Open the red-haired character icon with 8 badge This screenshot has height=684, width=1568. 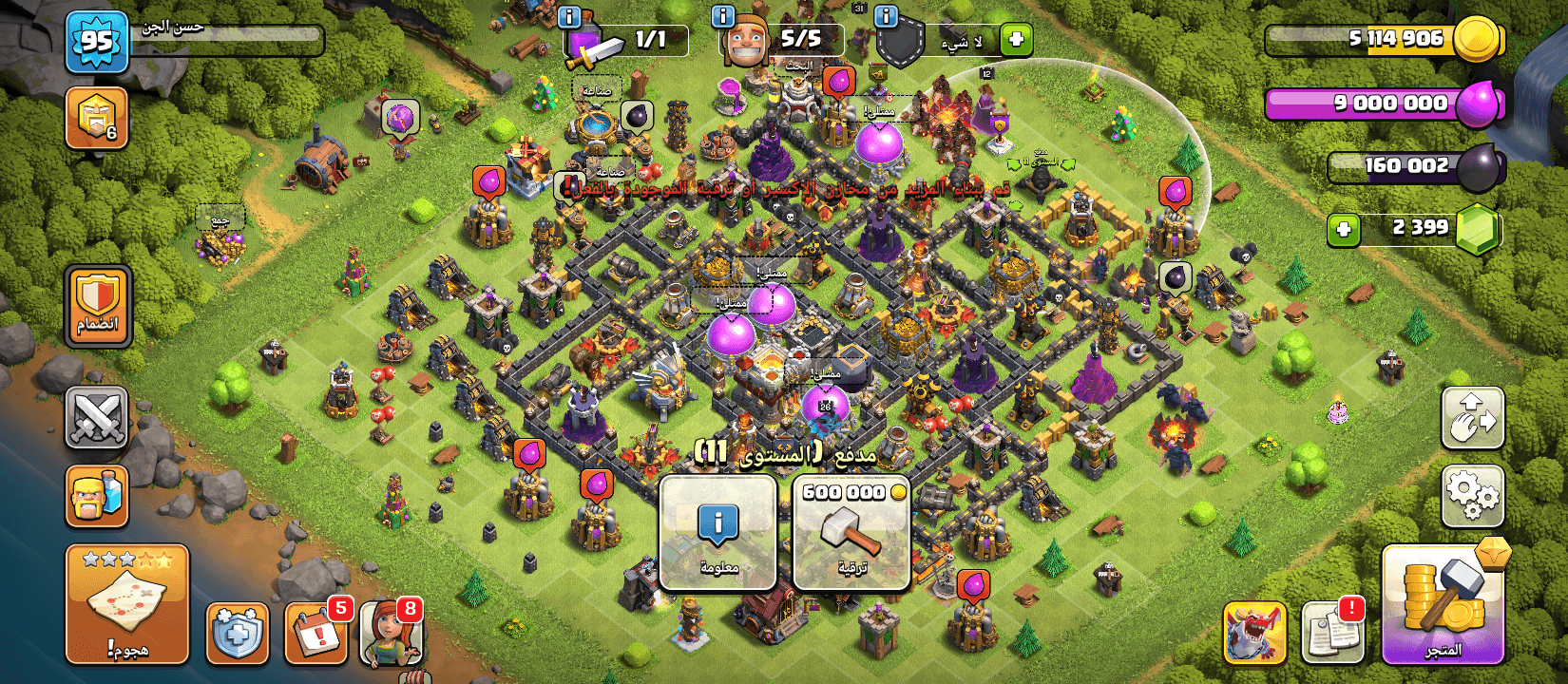point(392,633)
